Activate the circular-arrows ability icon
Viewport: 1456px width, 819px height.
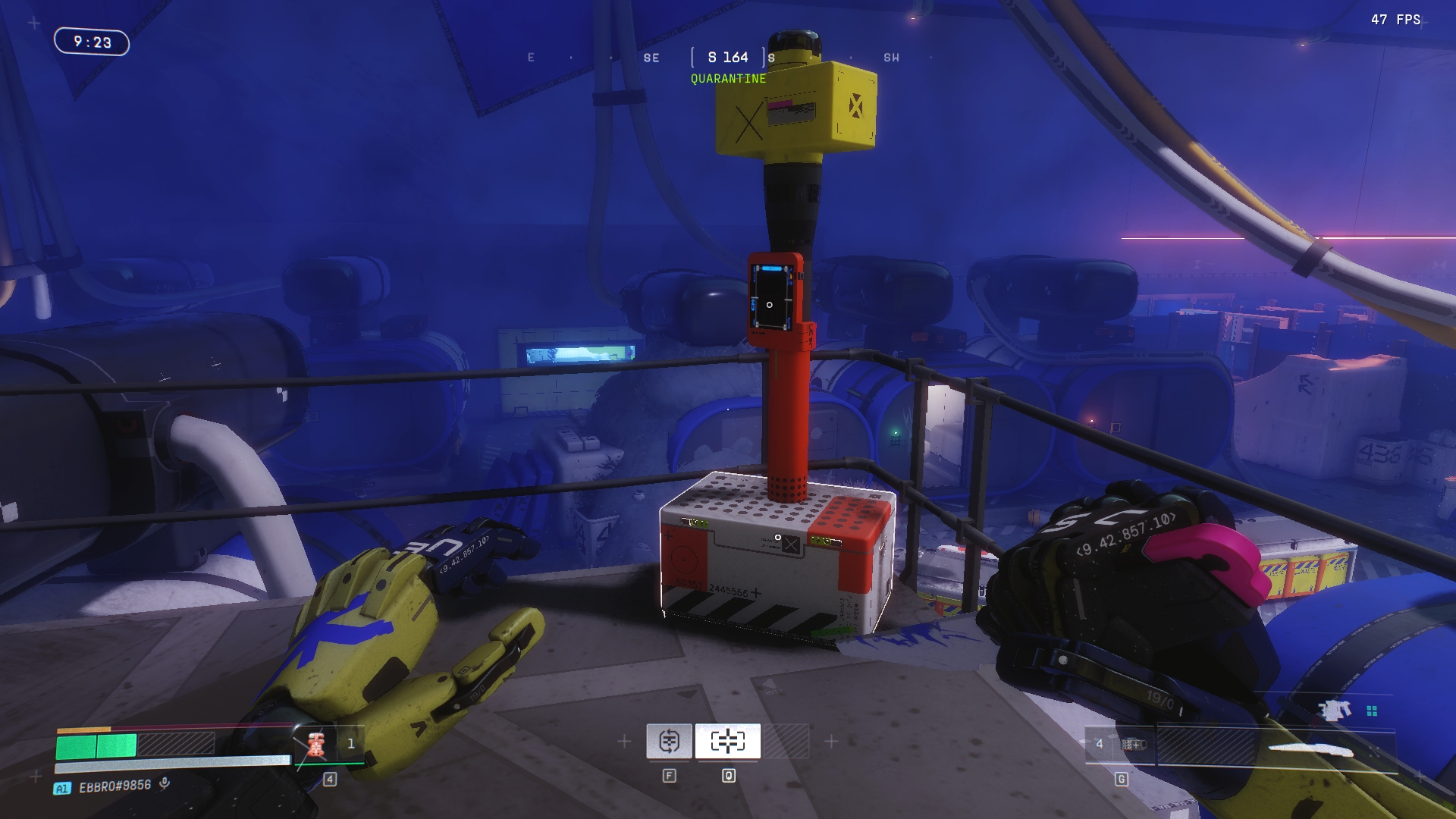[669, 741]
